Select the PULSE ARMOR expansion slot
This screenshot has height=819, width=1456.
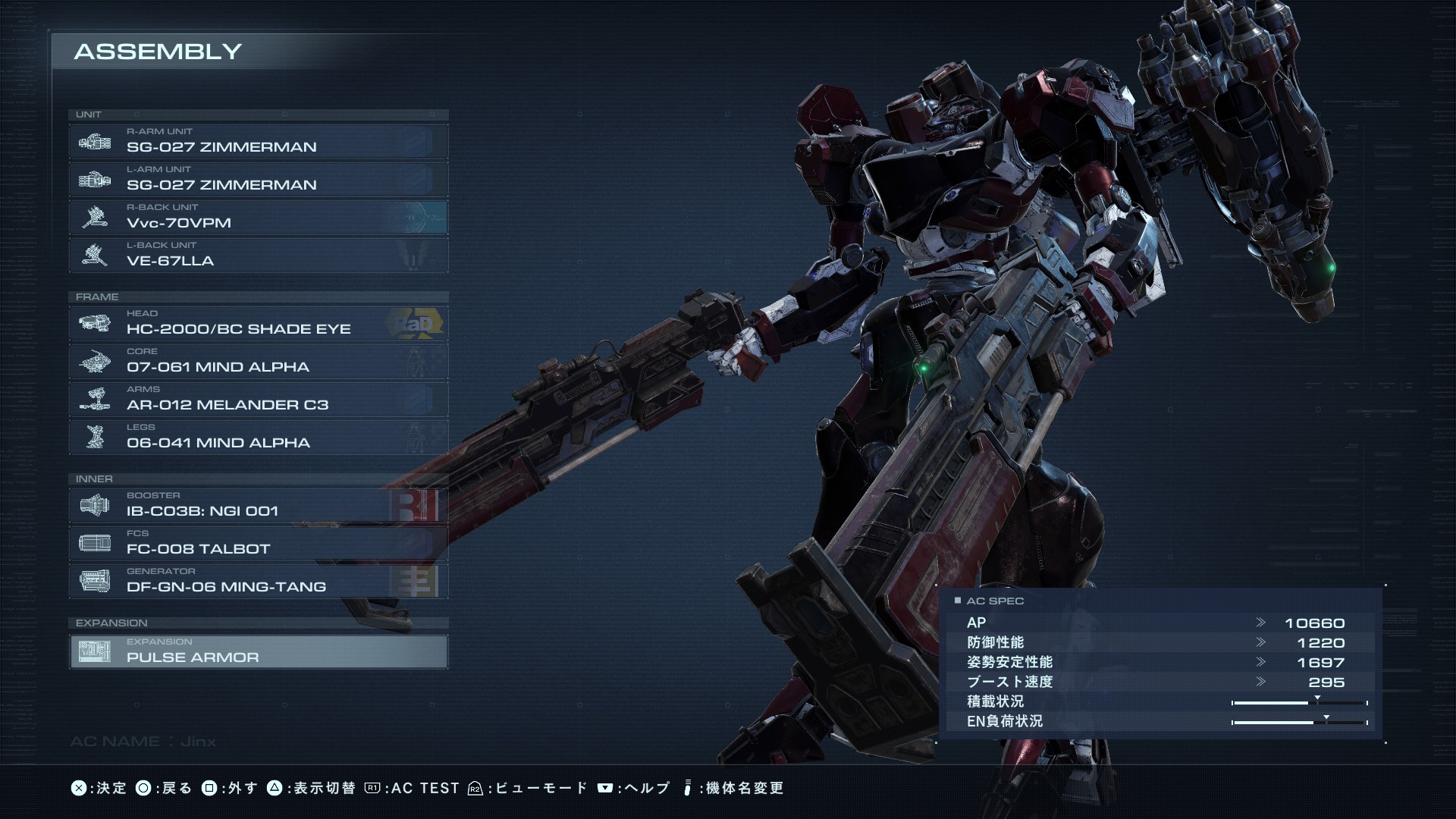click(x=259, y=651)
